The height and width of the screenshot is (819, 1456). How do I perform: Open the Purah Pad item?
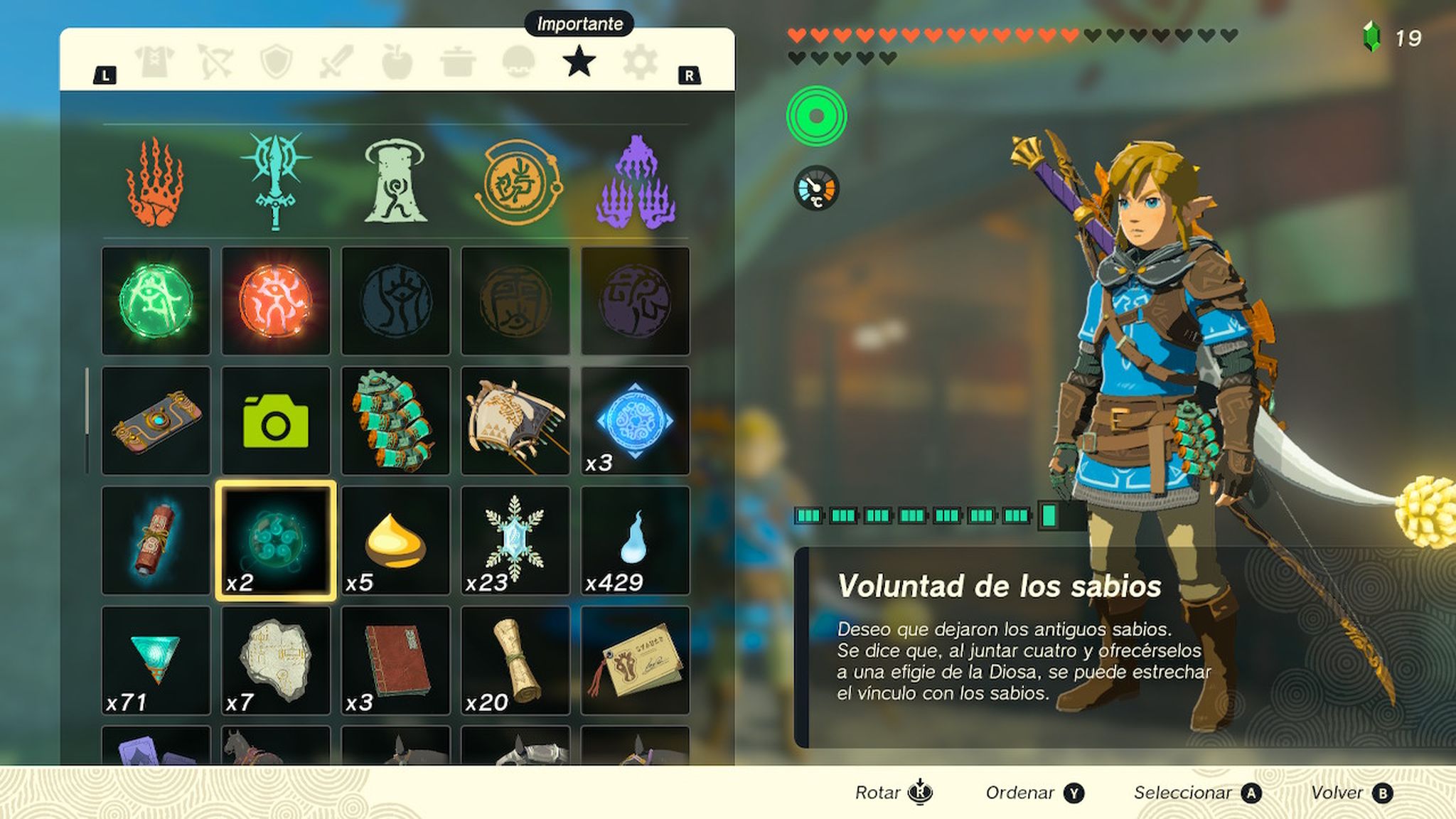[155, 419]
